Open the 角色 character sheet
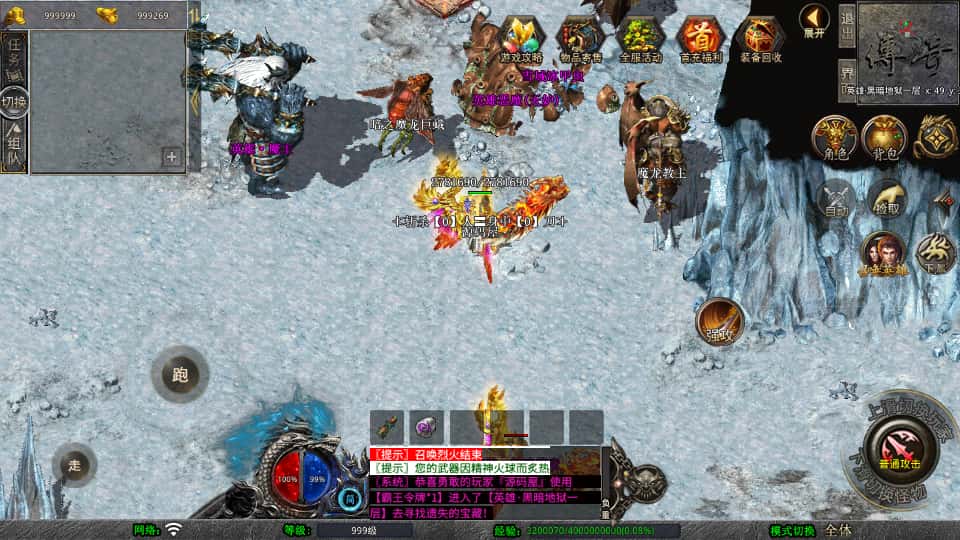Screen dimensions: 960x540 pyautogui.click(x=833, y=138)
